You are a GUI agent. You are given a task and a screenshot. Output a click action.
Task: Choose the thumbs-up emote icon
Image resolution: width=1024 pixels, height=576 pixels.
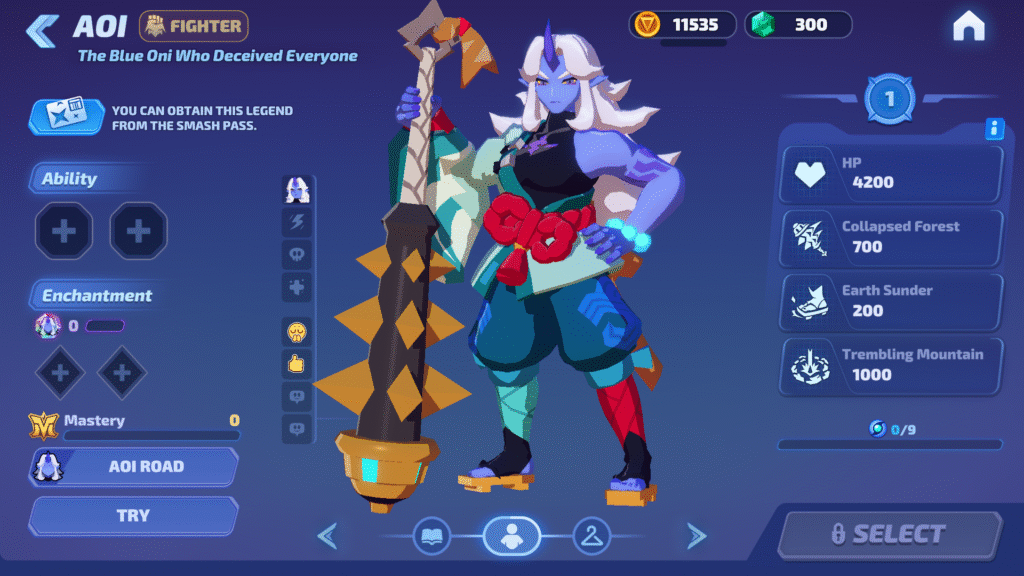(297, 364)
